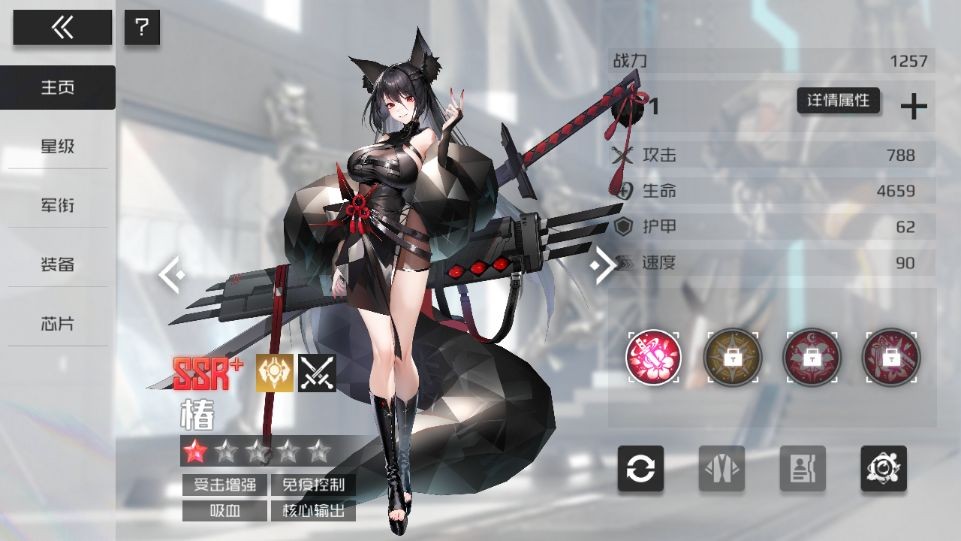Image resolution: width=961 pixels, height=541 pixels.
Task: Open the character profile card button
Action: click(x=803, y=469)
